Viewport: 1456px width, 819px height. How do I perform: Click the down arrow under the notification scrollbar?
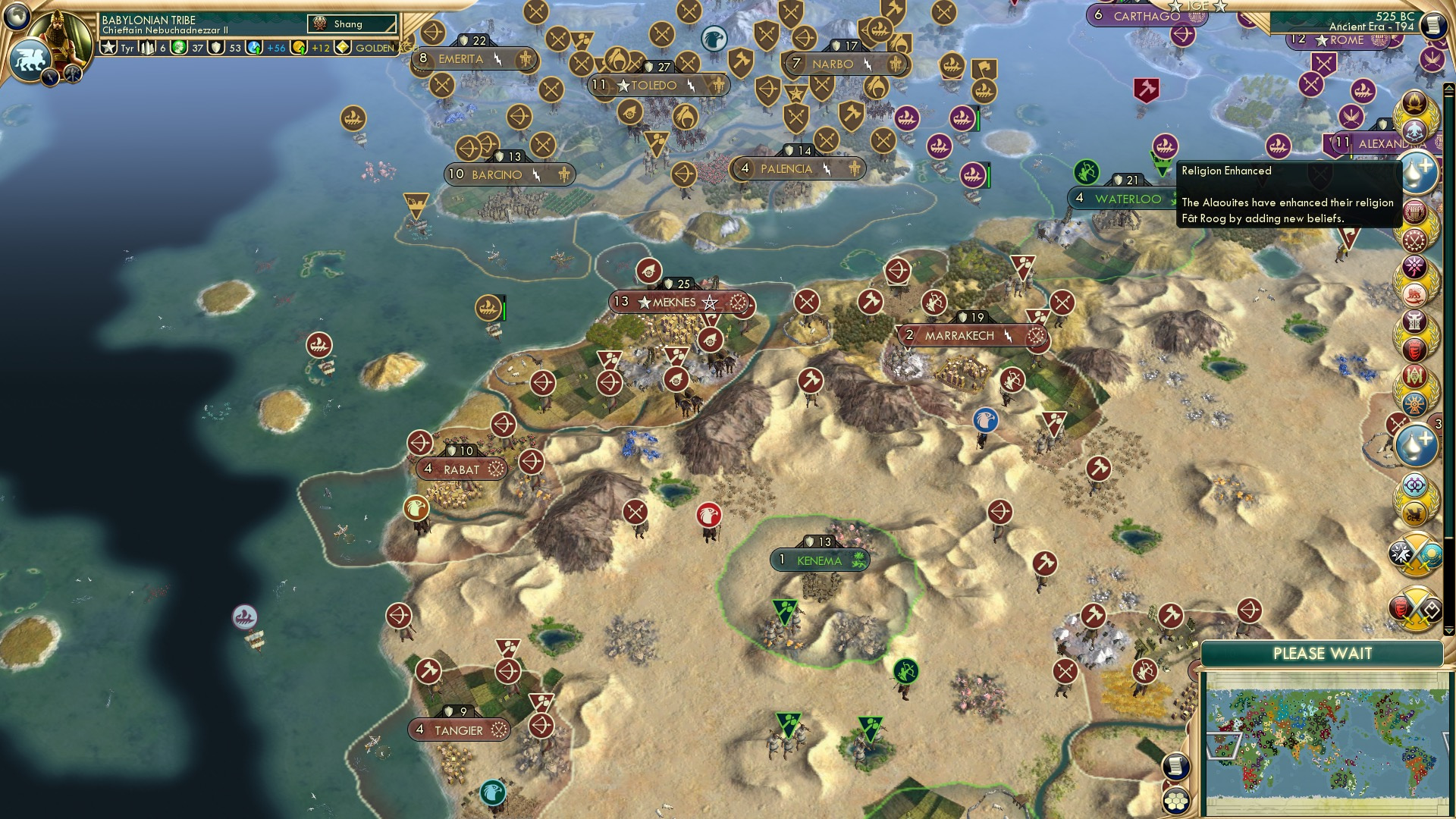[x=1448, y=631]
